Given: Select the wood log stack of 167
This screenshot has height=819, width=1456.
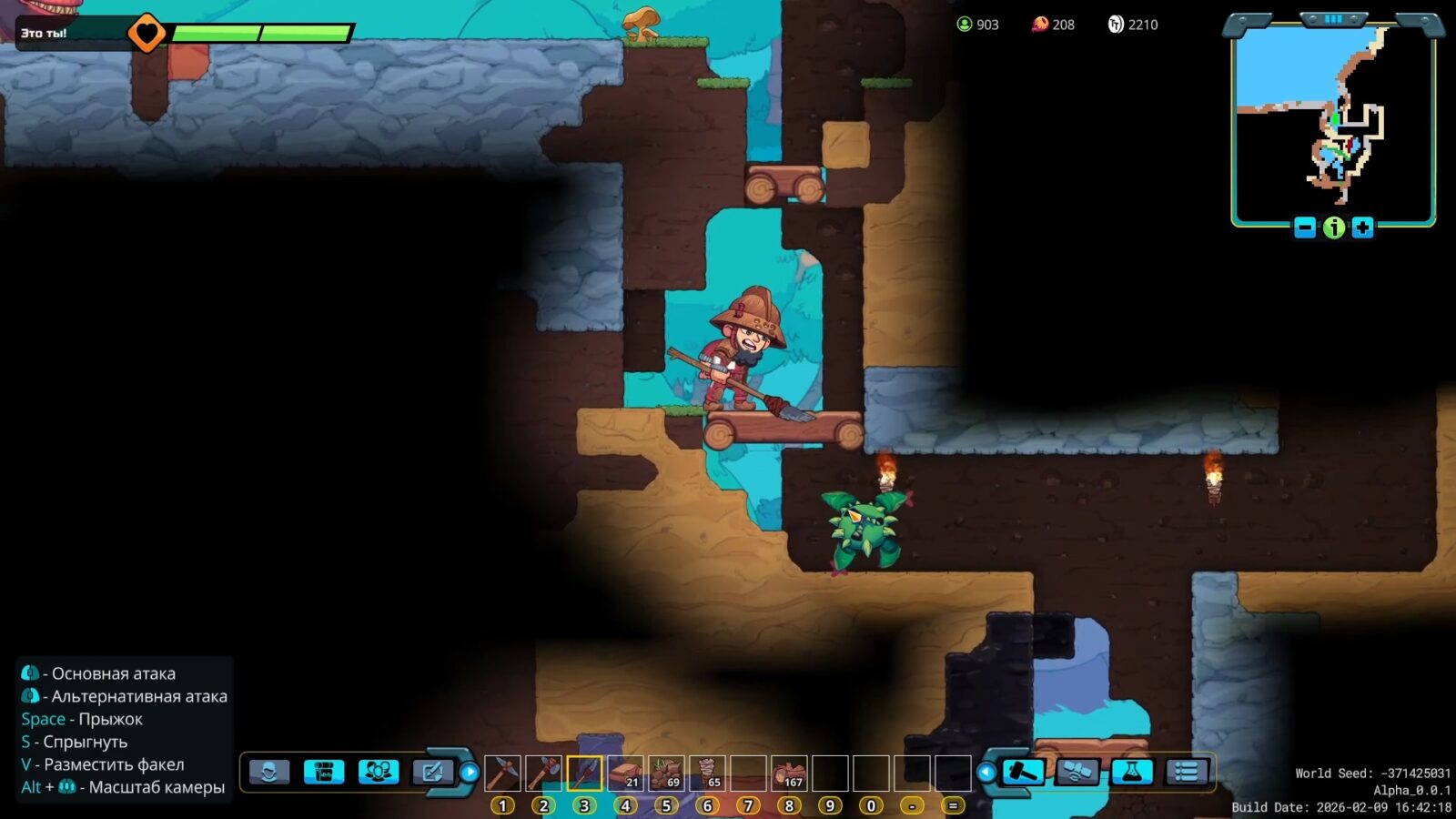Looking at the screenshot, I should [789, 773].
